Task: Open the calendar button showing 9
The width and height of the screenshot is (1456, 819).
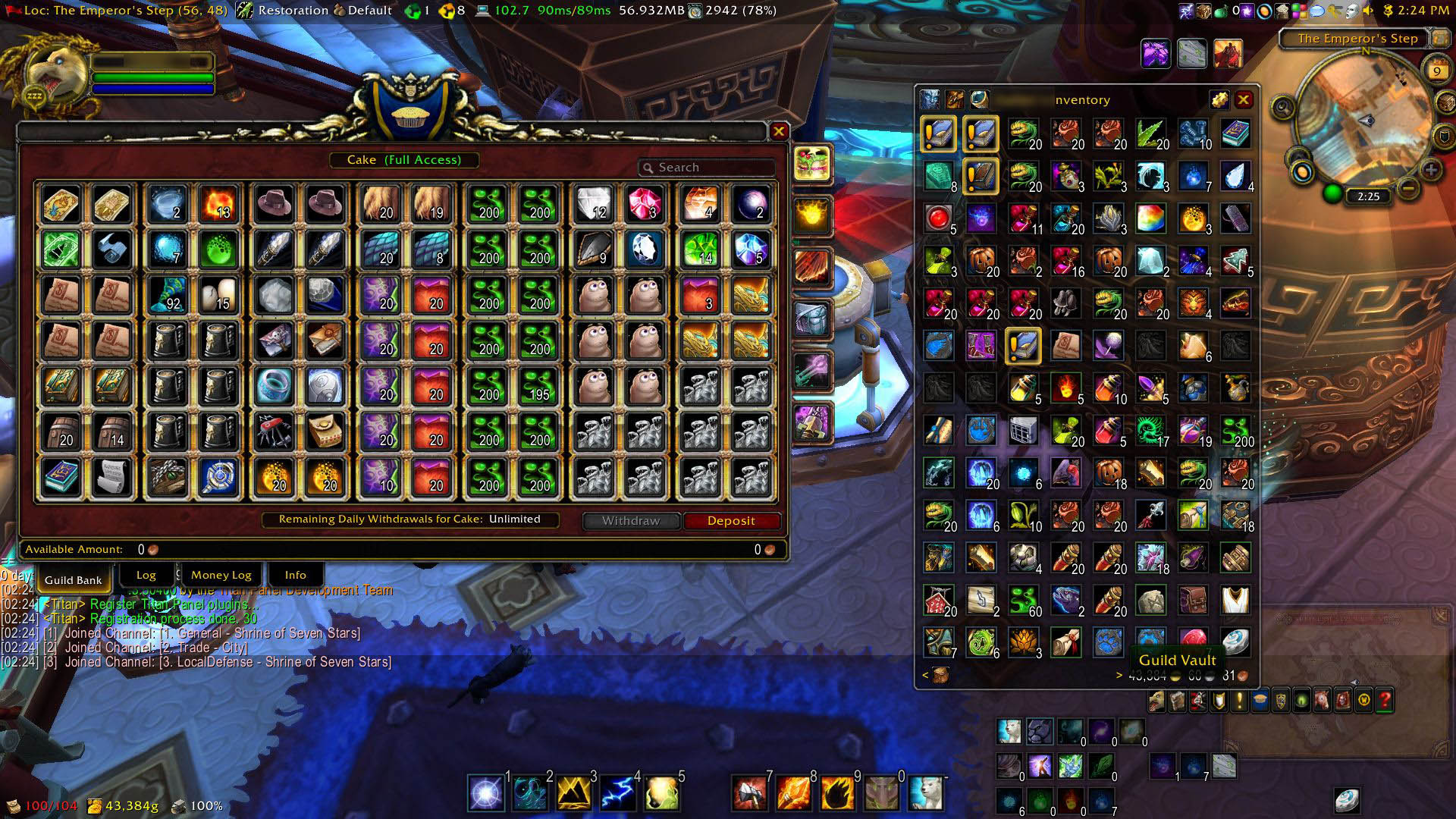Action: [x=1436, y=72]
